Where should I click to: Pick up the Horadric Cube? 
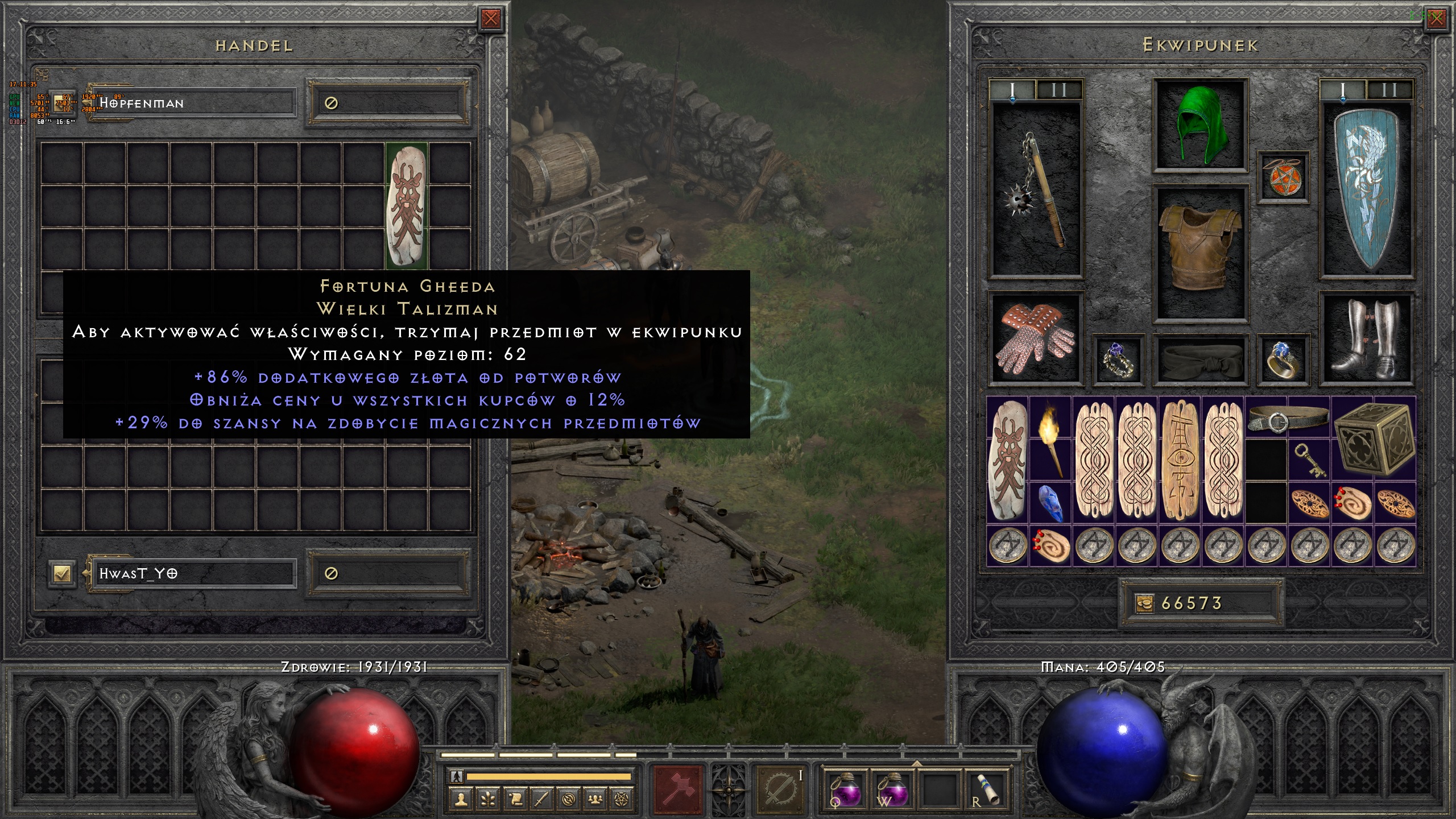[1374, 439]
